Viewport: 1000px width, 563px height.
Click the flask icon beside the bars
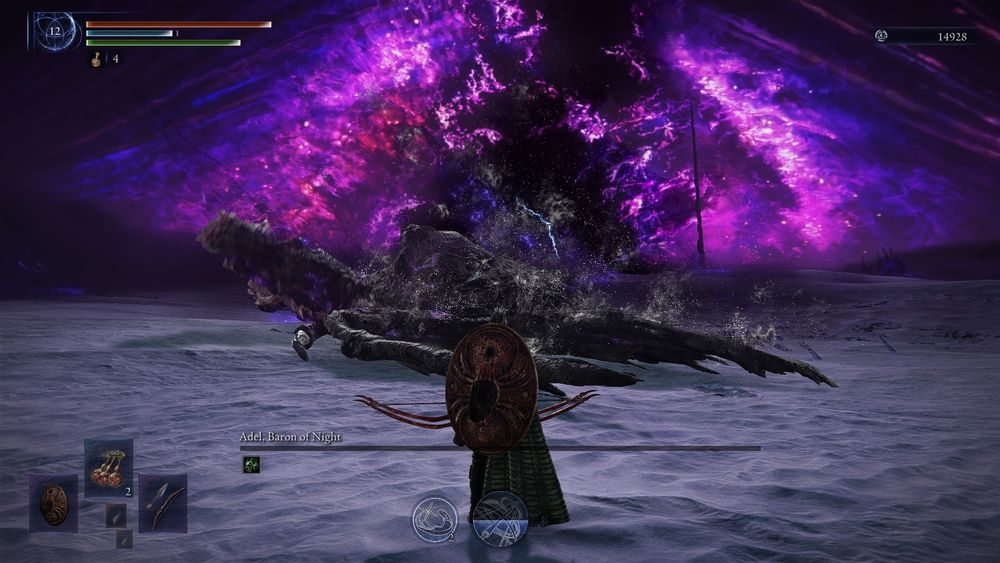click(x=98, y=59)
